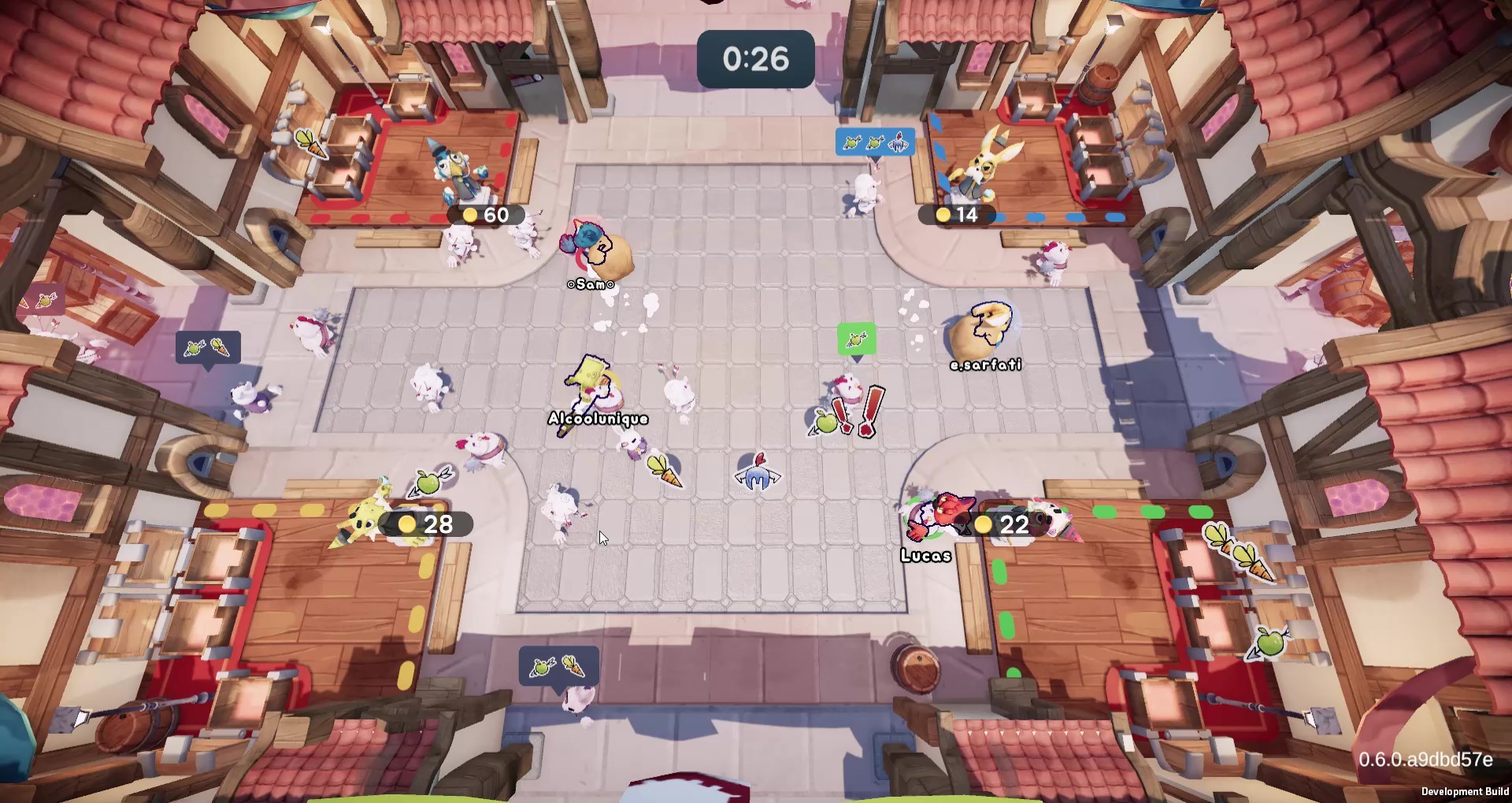Click the green apple item in the green bubble
The width and height of the screenshot is (1512, 803).
[855, 339]
